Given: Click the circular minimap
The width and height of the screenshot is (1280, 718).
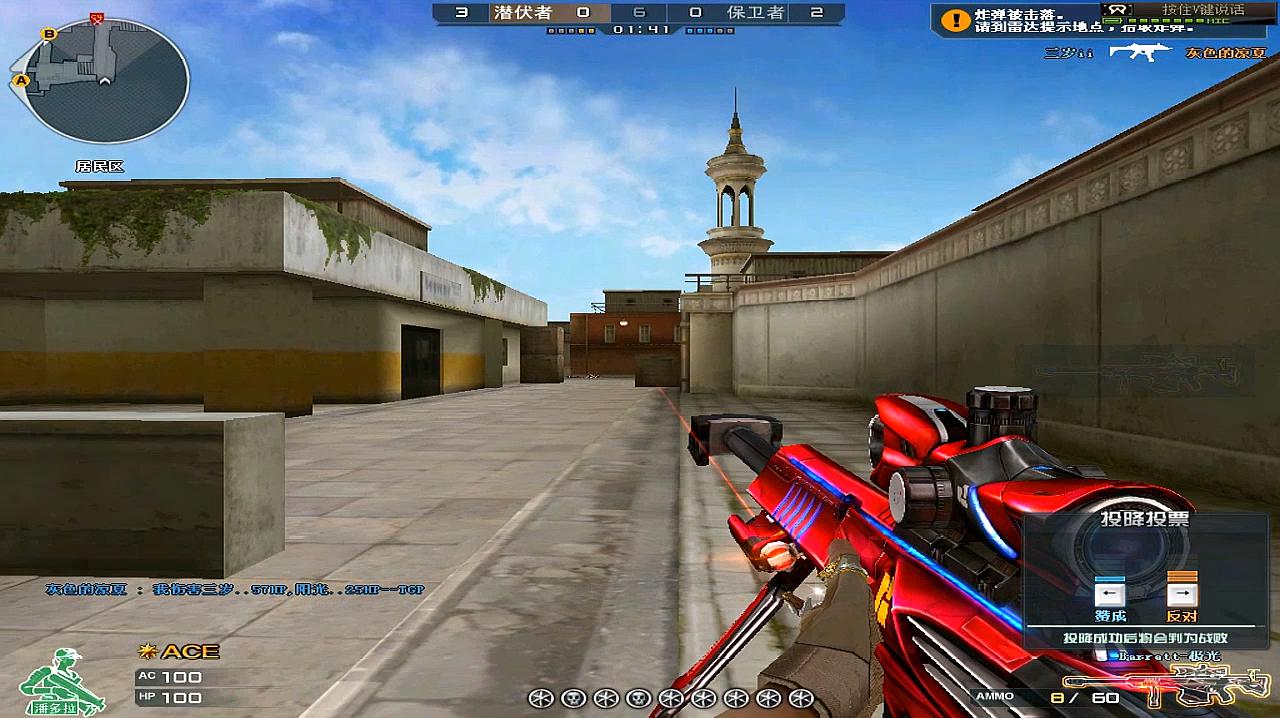Looking at the screenshot, I should (x=105, y=80).
